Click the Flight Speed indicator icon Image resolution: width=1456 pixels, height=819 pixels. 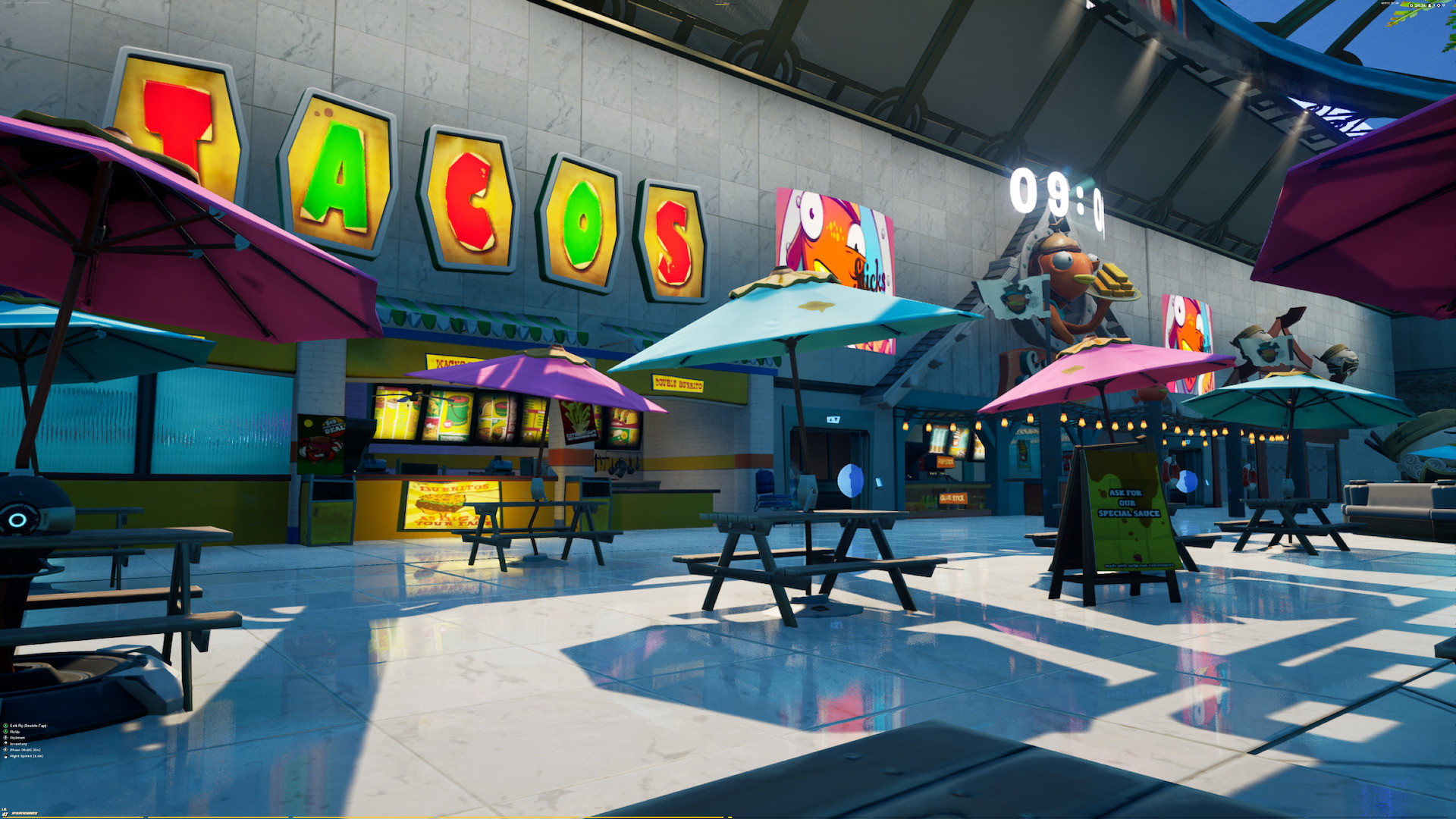(x=5, y=755)
